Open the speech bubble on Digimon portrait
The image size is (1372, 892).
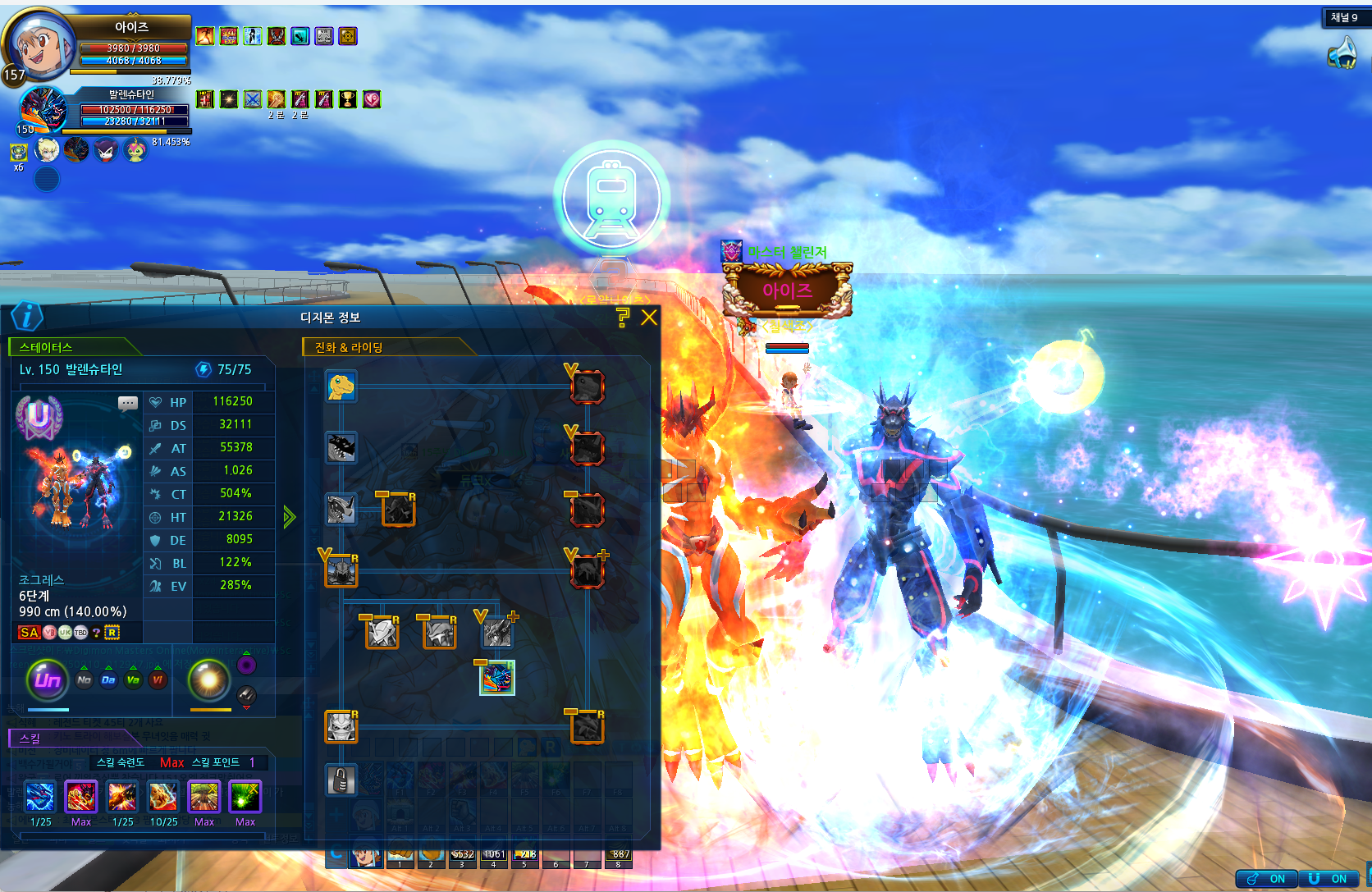coord(128,403)
